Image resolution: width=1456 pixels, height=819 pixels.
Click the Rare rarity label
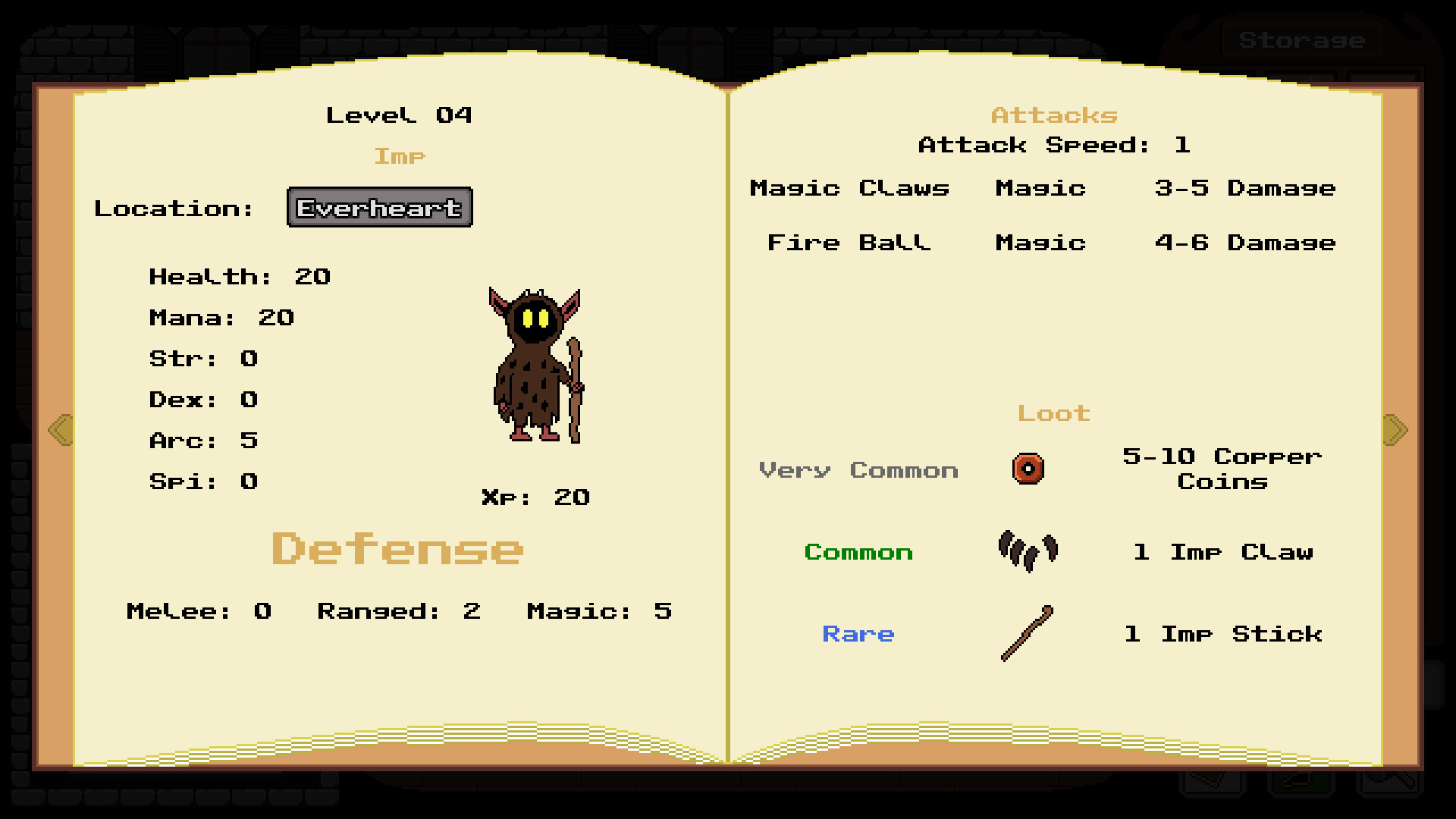(x=858, y=634)
